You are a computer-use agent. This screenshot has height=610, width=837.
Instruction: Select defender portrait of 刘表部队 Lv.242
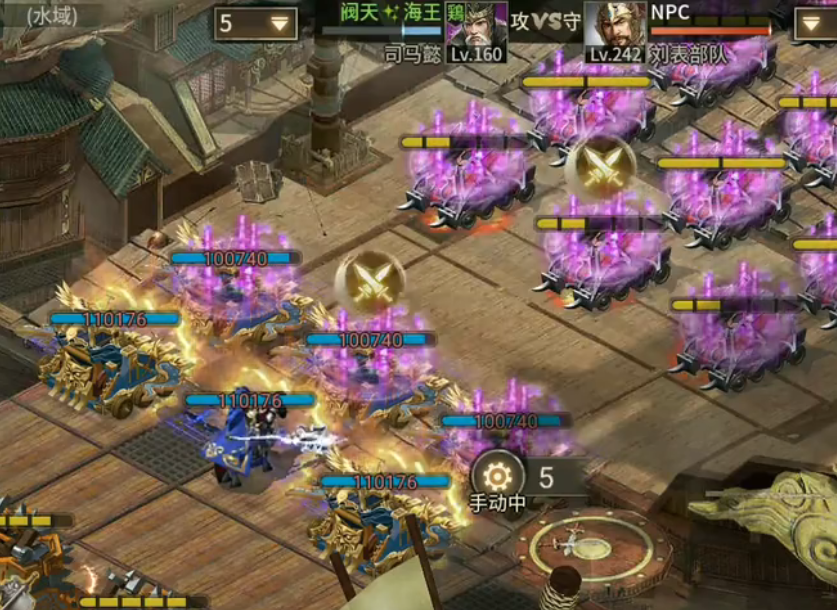[614, 28]
